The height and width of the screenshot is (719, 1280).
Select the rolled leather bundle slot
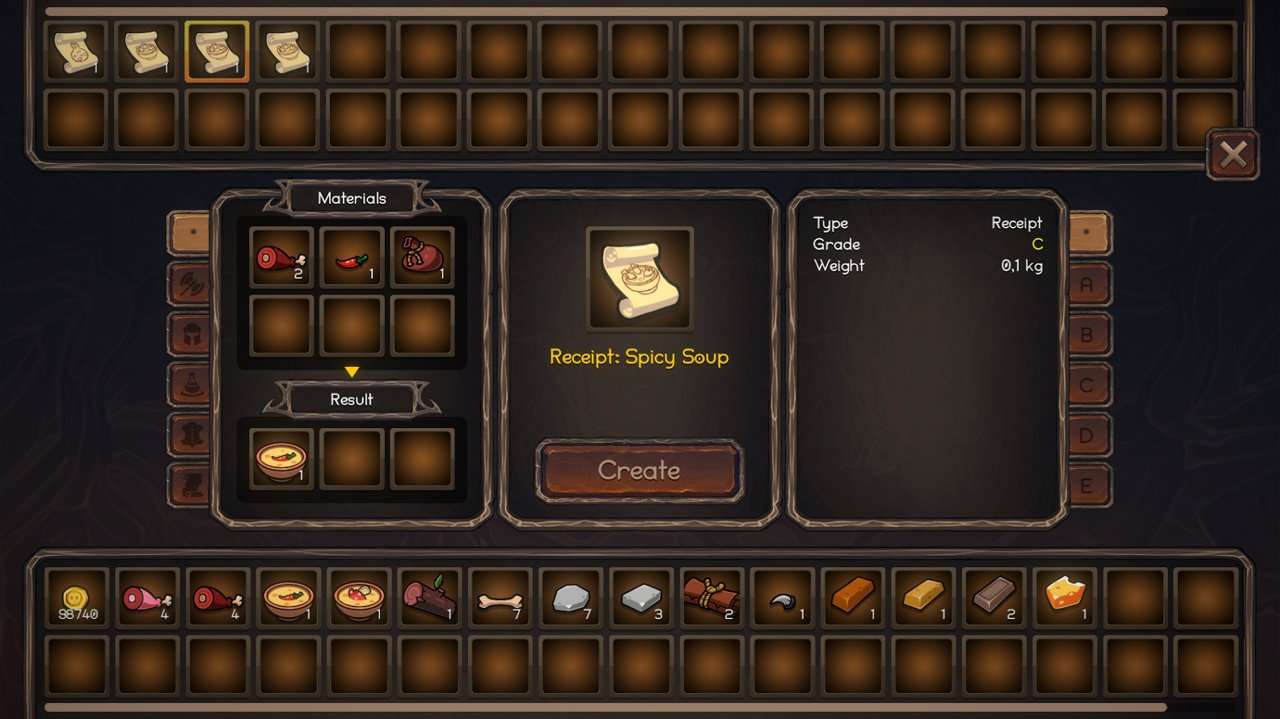pos(711,599)
